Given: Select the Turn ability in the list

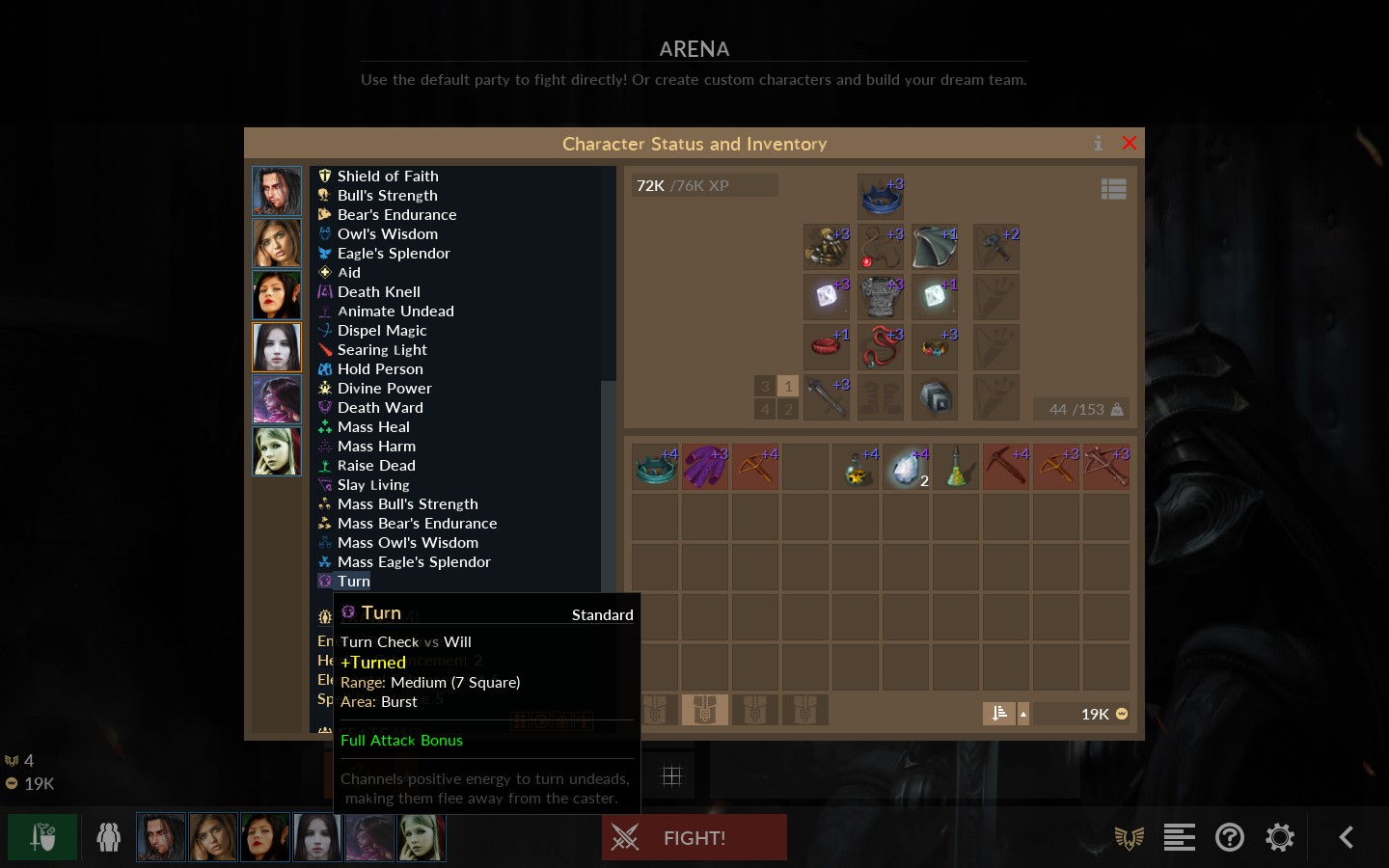Looking at the screenshot, I should (353, 582).
